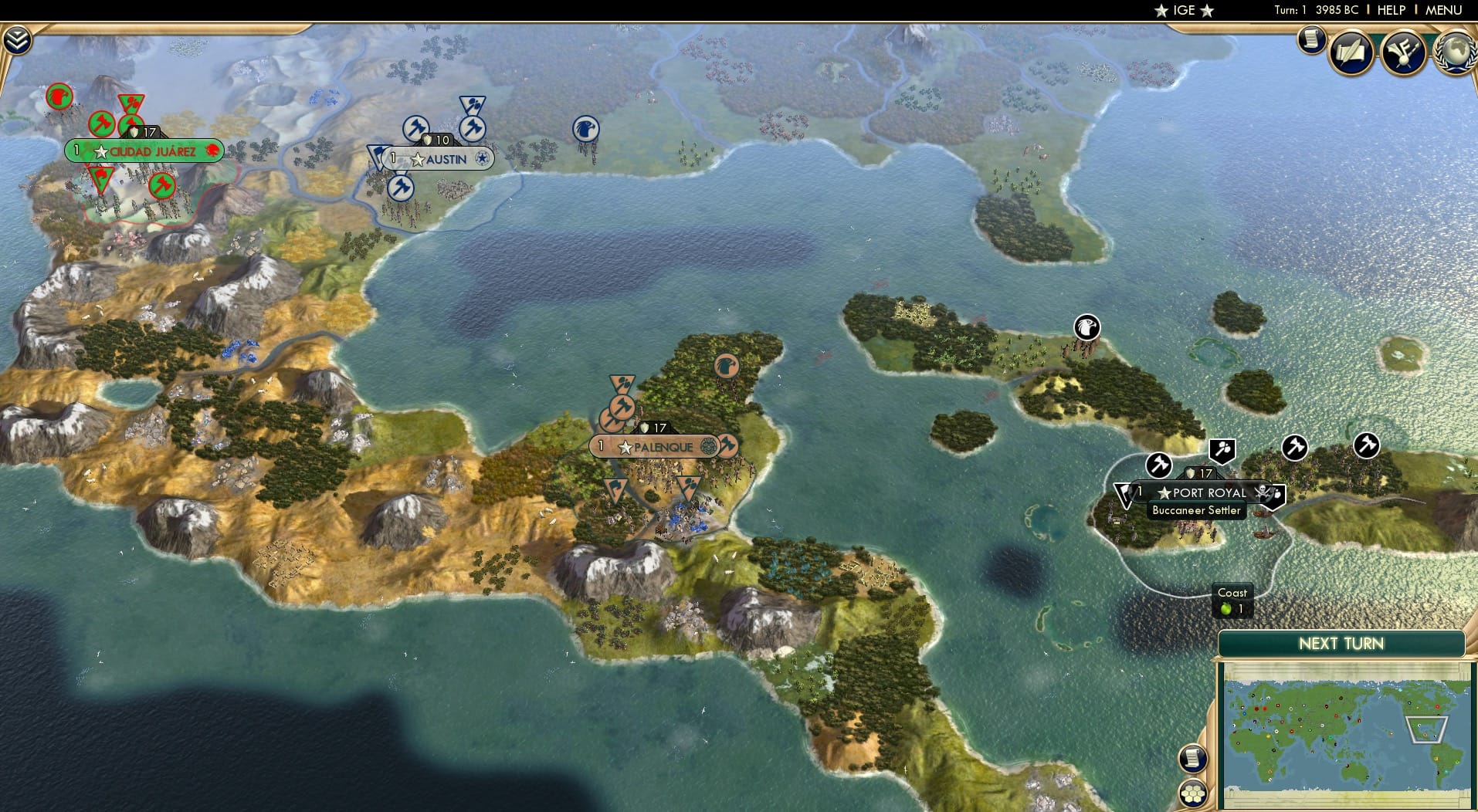Open the MENU item at top right

point(1443,10)
